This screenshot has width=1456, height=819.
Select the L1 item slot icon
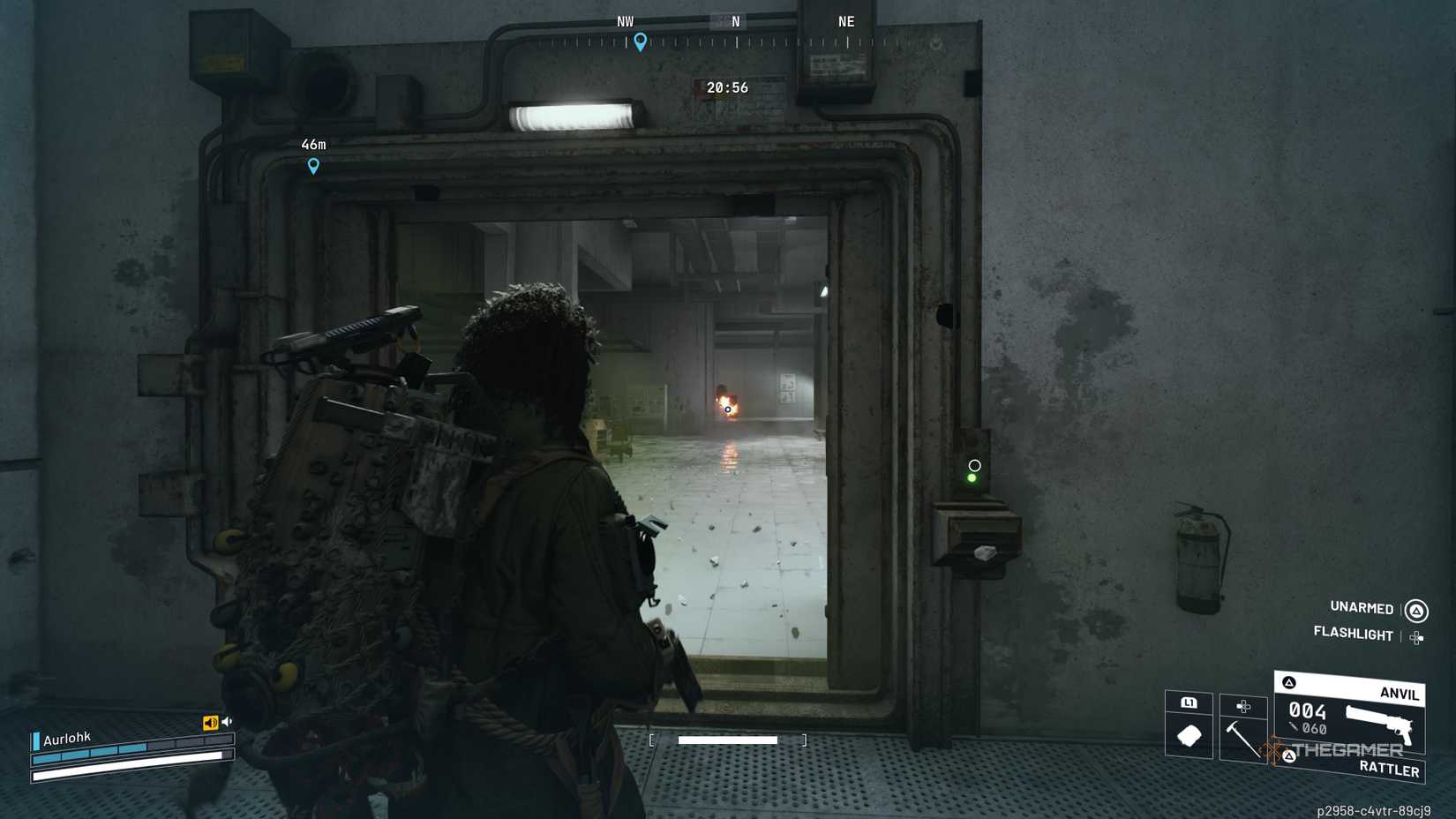click(x=1190, y=703)
